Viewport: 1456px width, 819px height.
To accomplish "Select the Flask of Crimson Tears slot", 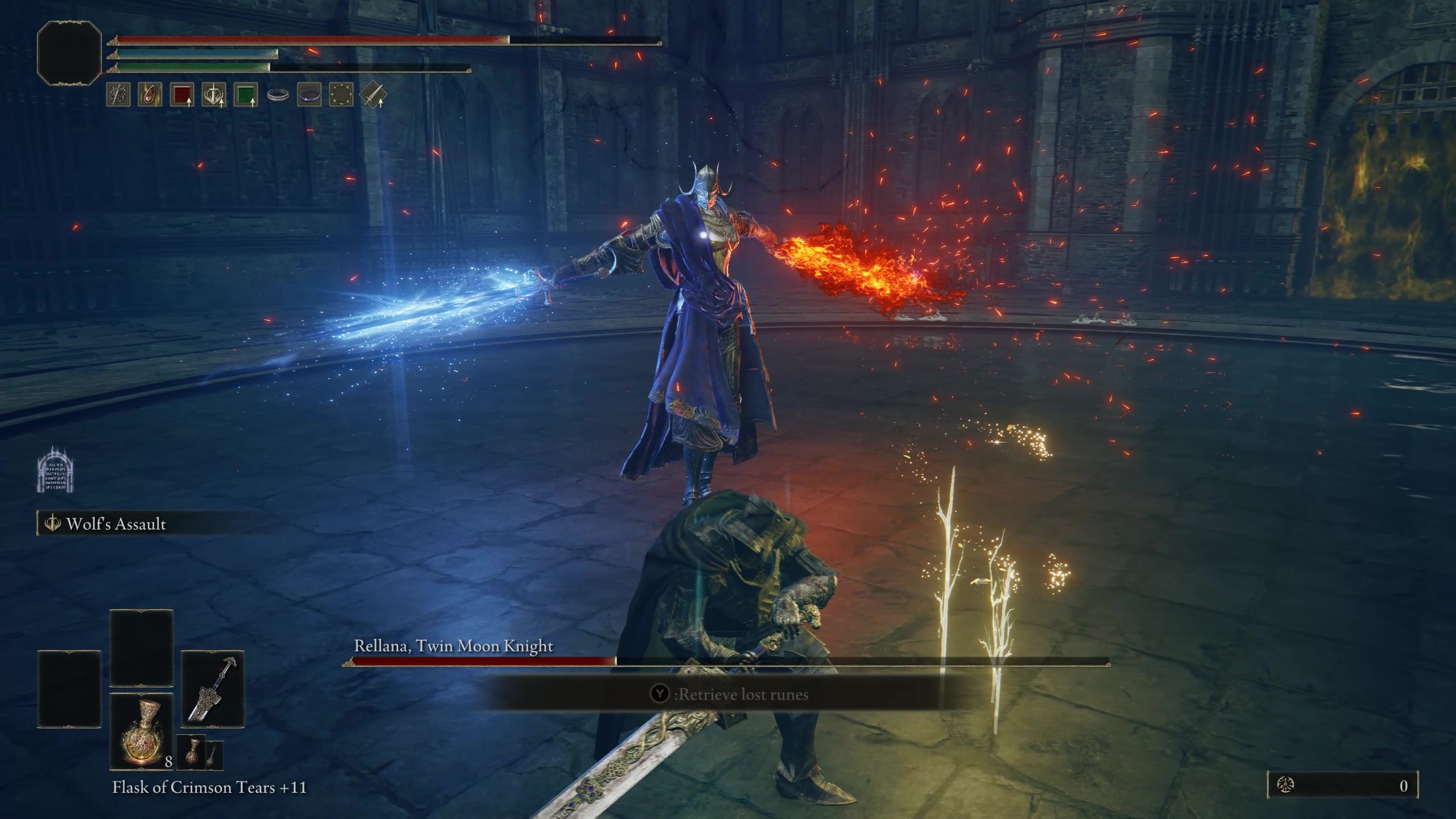I will pos(141,731).
